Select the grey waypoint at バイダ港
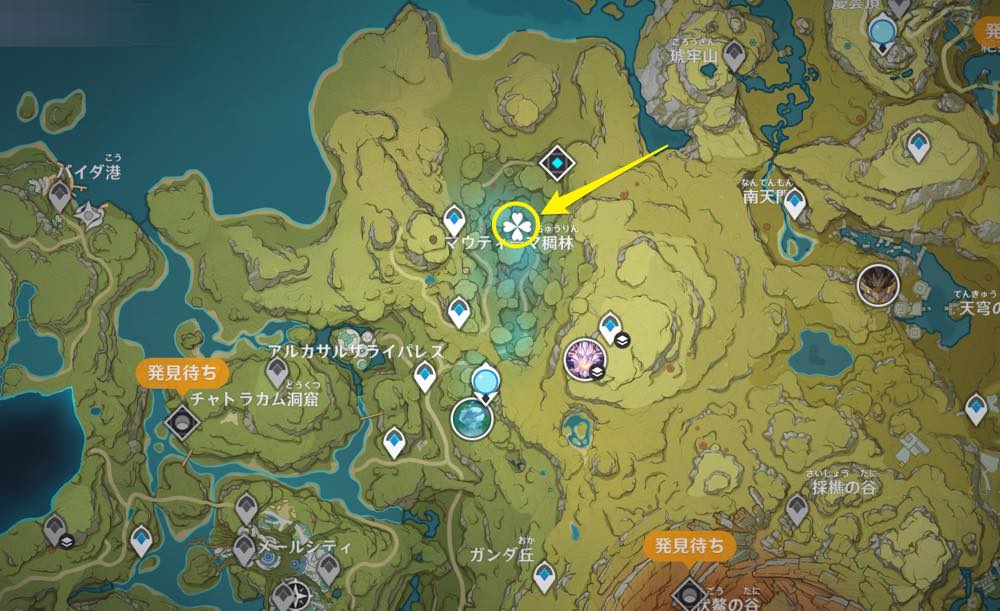Viewport: 1000px width, 611px height. click(60, 196)
